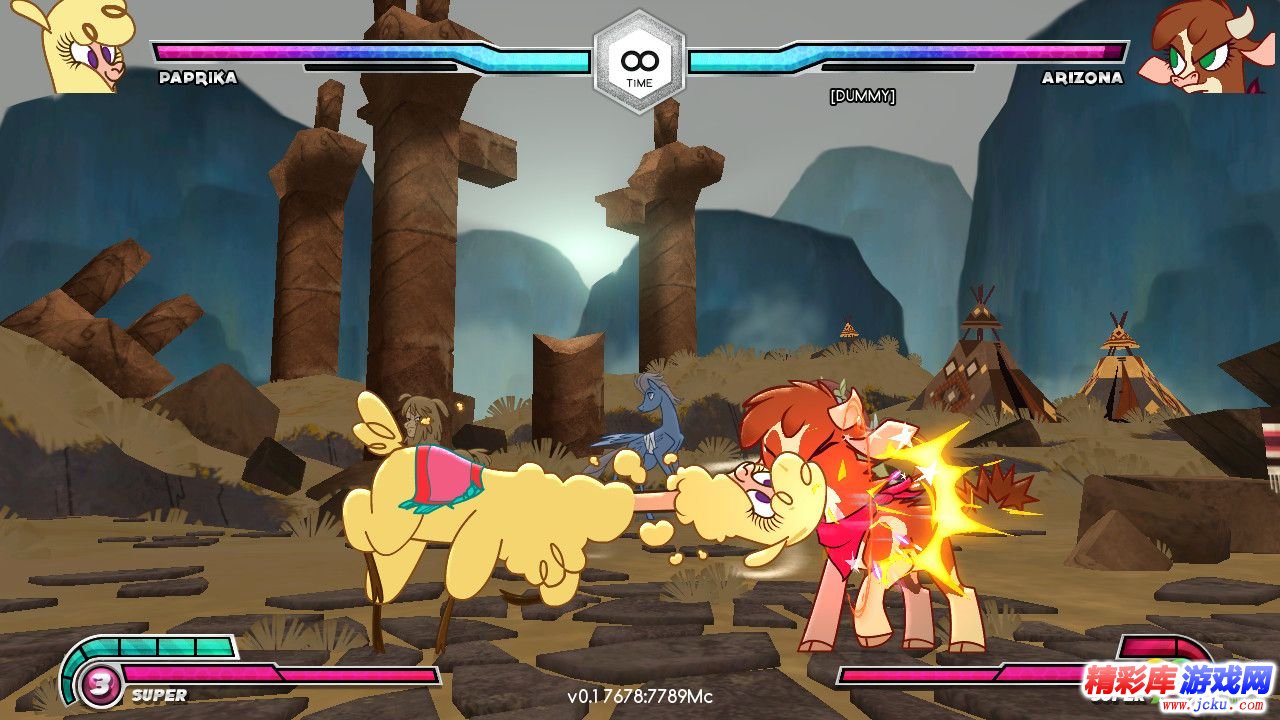
Task: Select Arizona's cow portrait icon
Action: pyautogui.click(x=1199, y=48)
